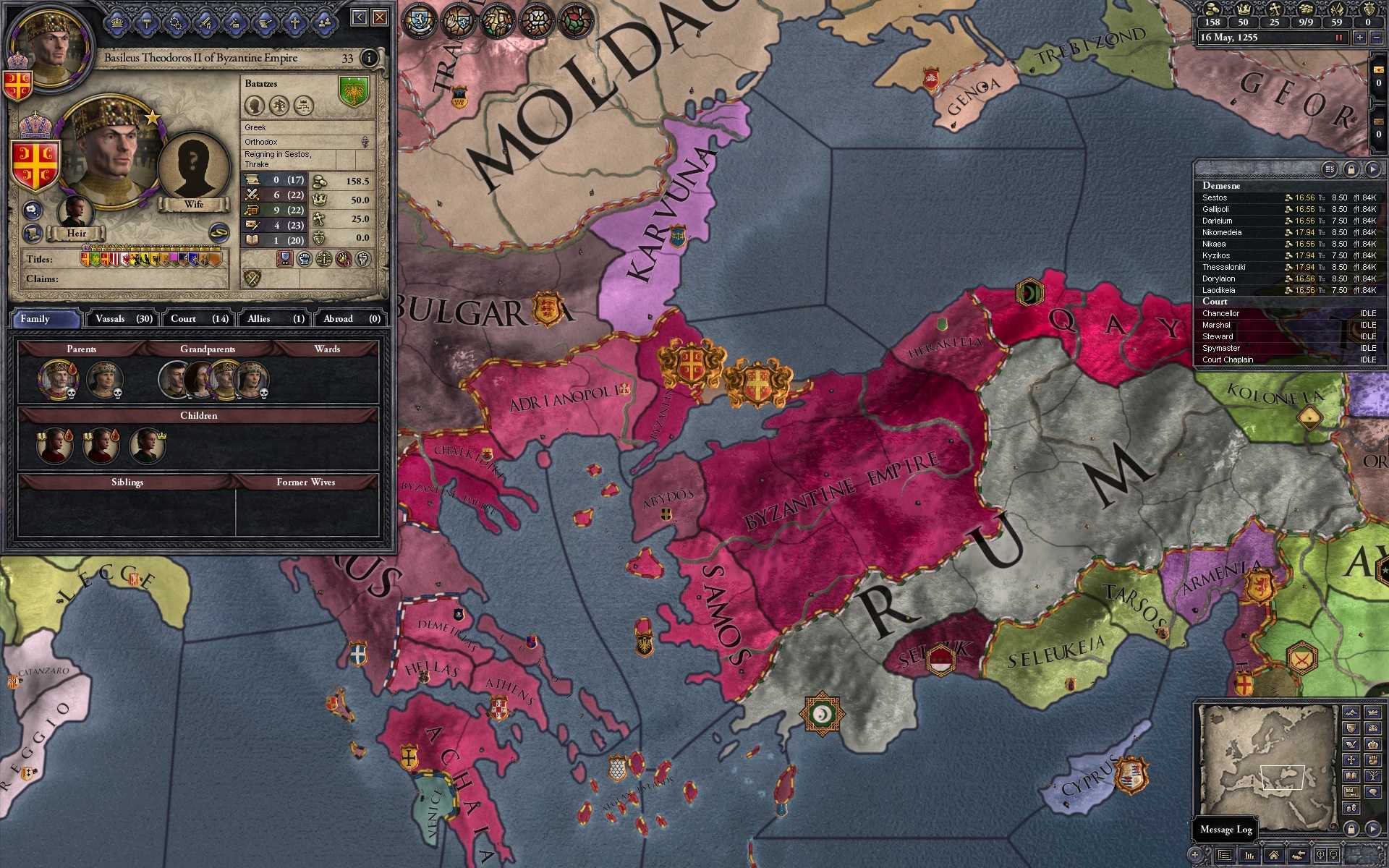
Task: Open the Court tab
Action: point(199,318)
